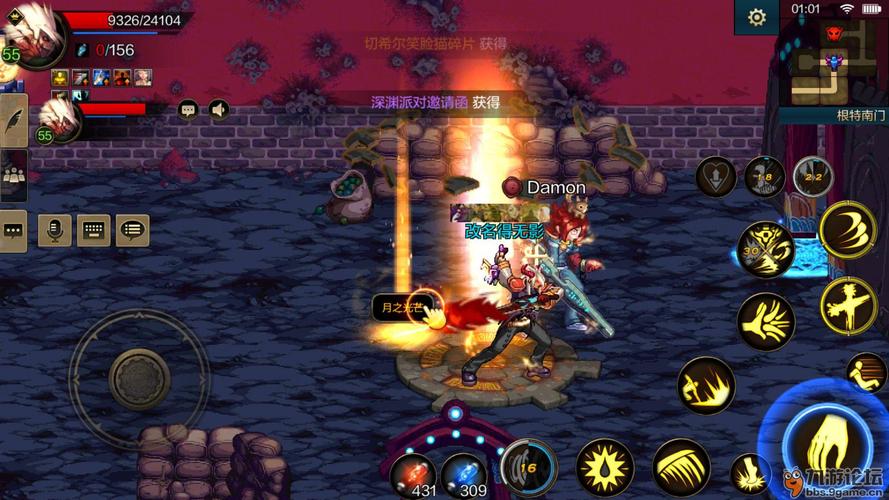Activate the crouching dash skill
This screenshot has width=889, height=500.
(x=705, y=385)
